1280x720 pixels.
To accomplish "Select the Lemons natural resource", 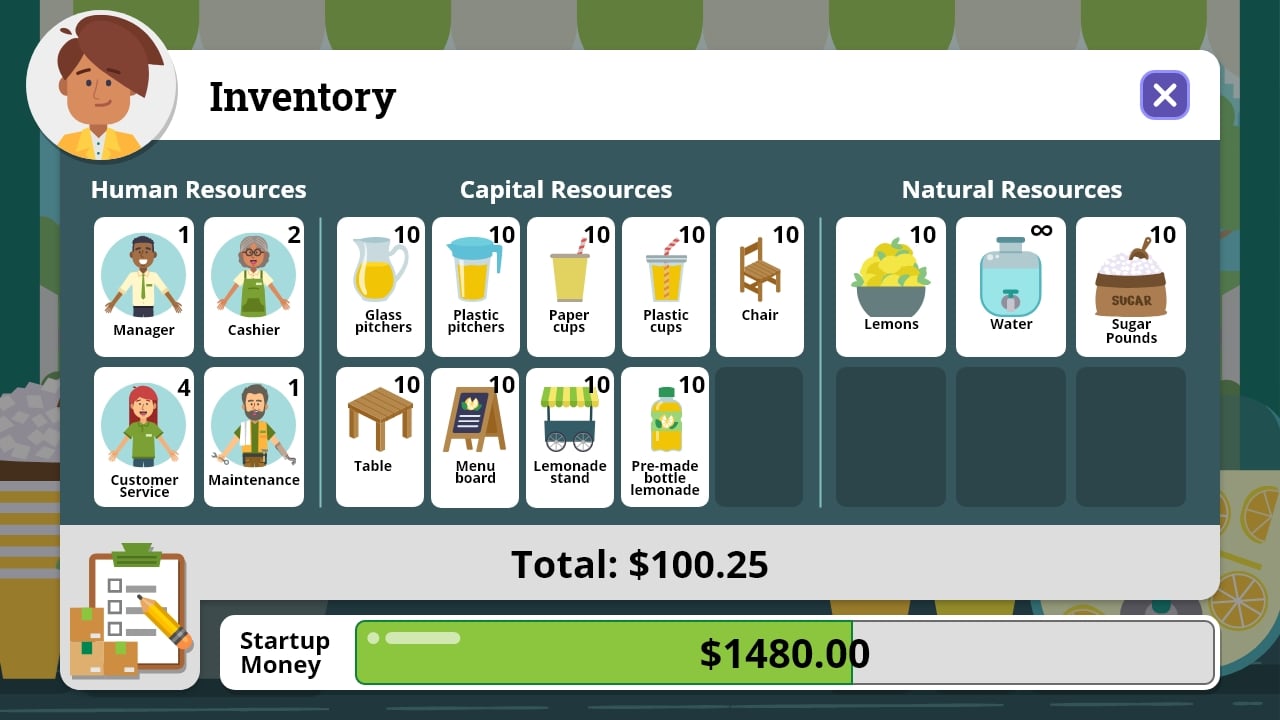I will tap(890, 287).
